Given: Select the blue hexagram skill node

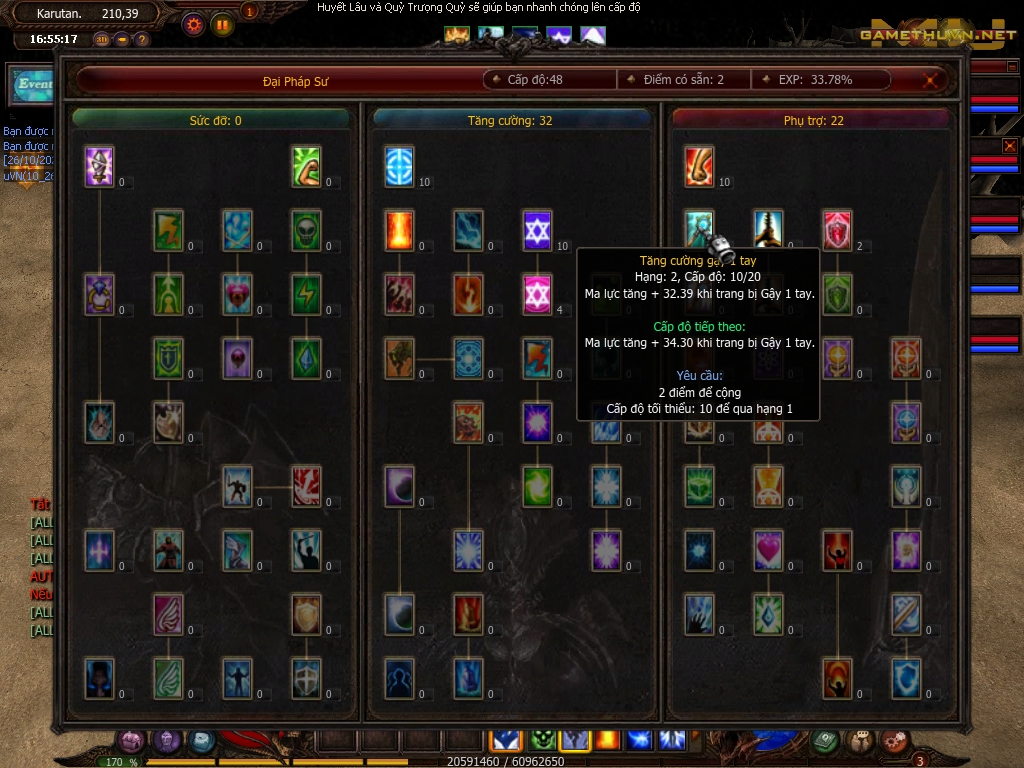Looking at the screenshot, I should (x=538, y=230).
